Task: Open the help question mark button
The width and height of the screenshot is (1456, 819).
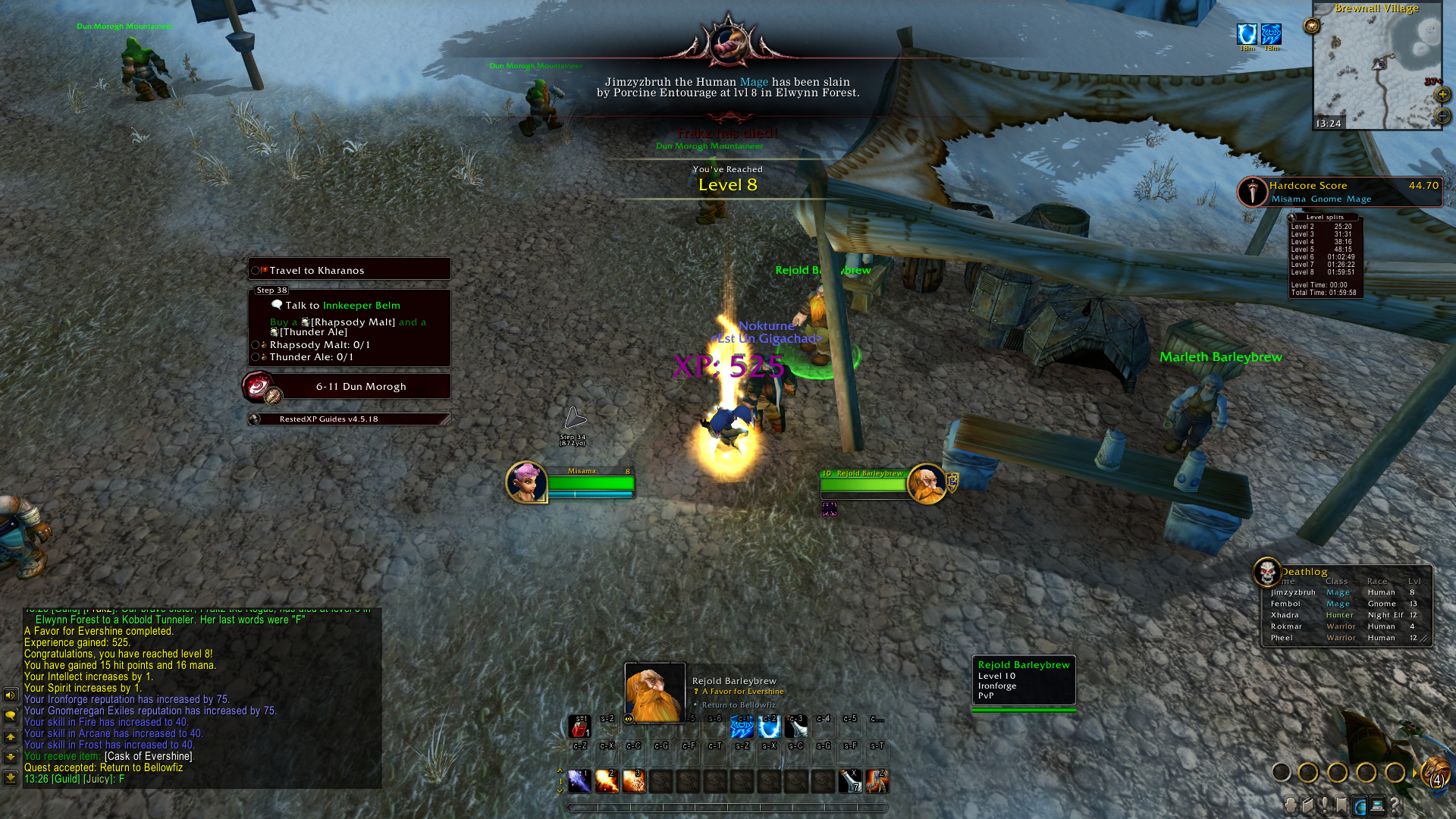Action: click(1395, 805)
